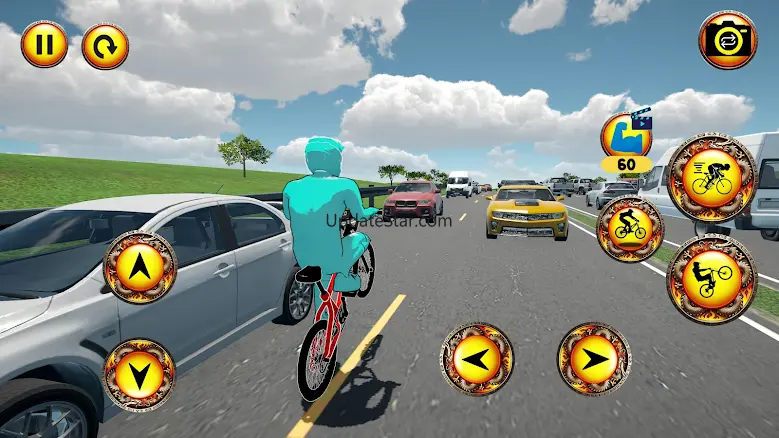The width and height of the screenshot is (779, 438).
Task: Steer left with the left arrow button
Action: point(477,358)
